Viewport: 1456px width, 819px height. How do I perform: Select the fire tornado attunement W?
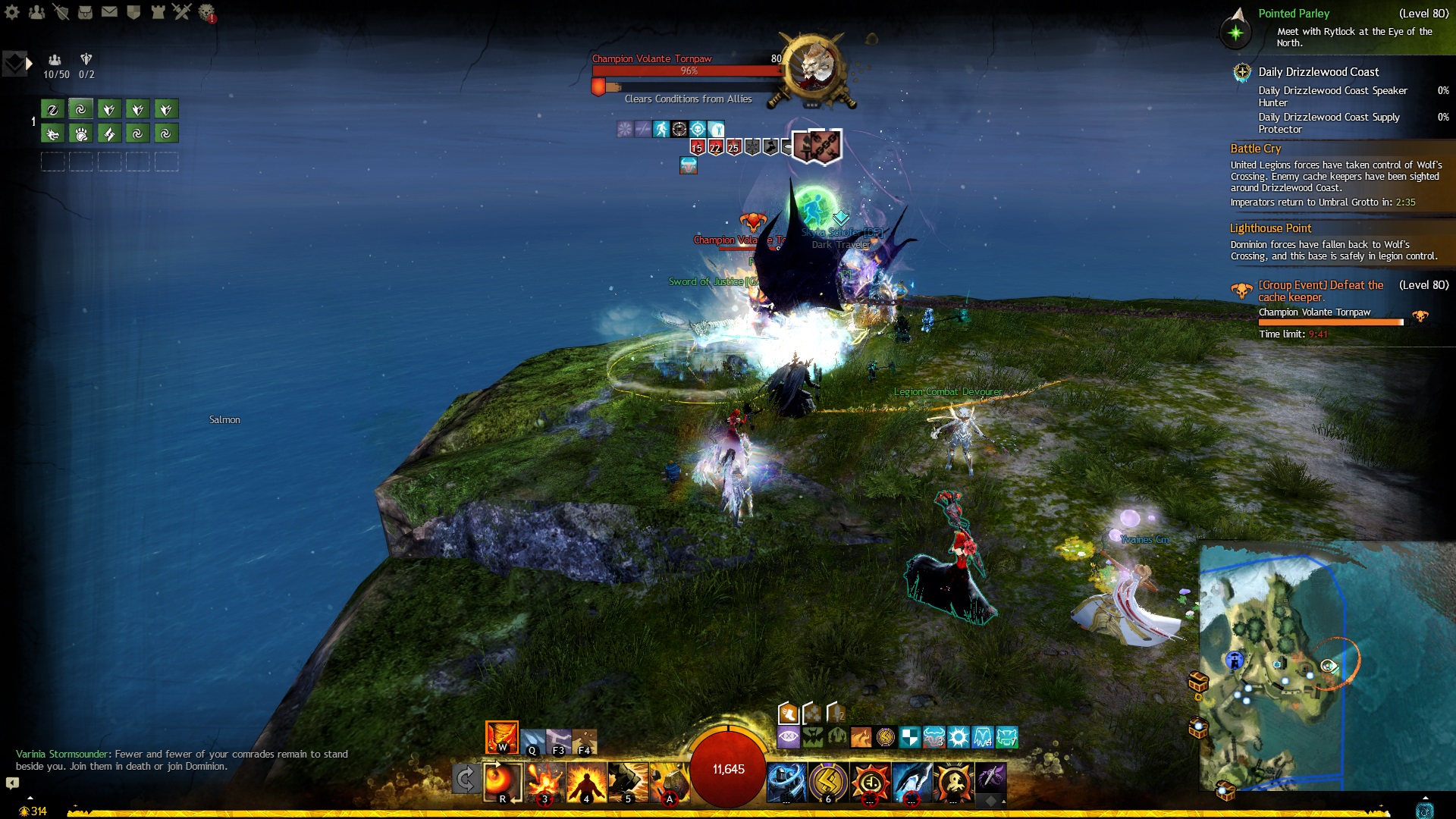tap(502, 736)
